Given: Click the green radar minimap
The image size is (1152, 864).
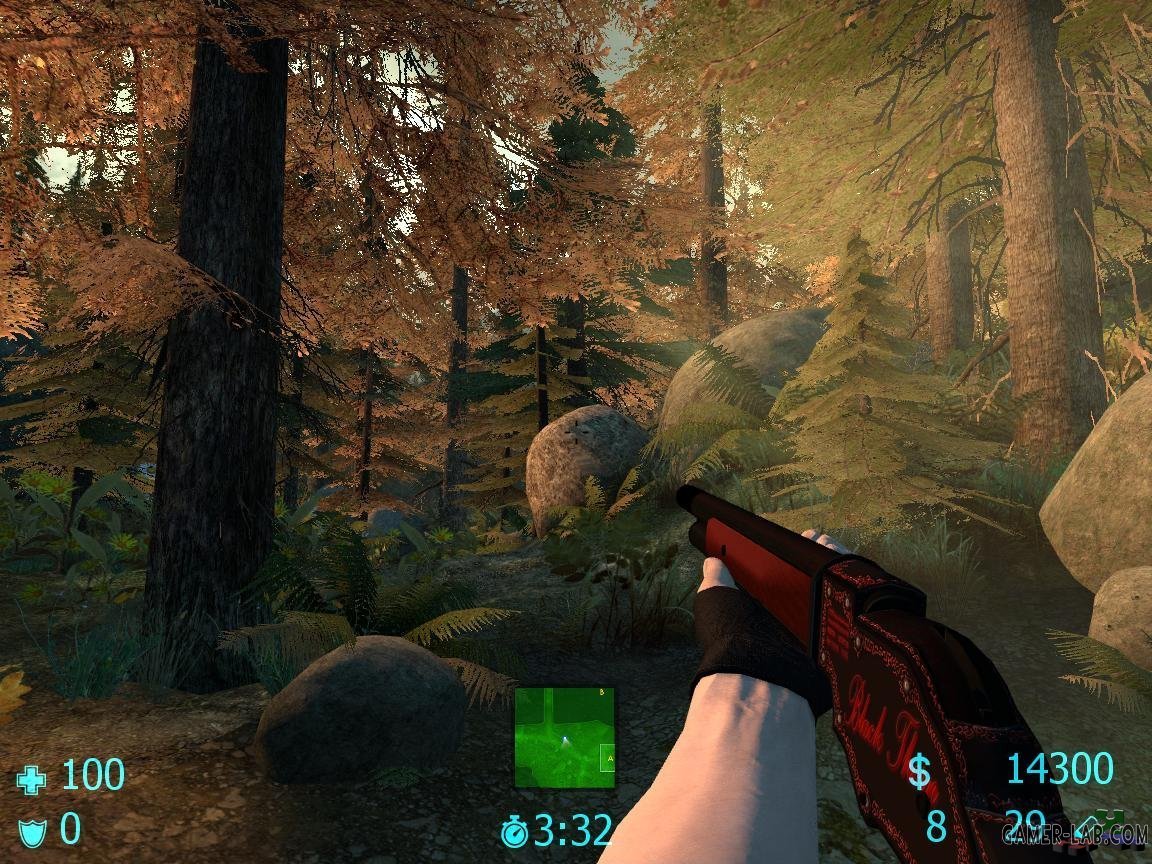Looking at the screenshot, I should (565, 737).
